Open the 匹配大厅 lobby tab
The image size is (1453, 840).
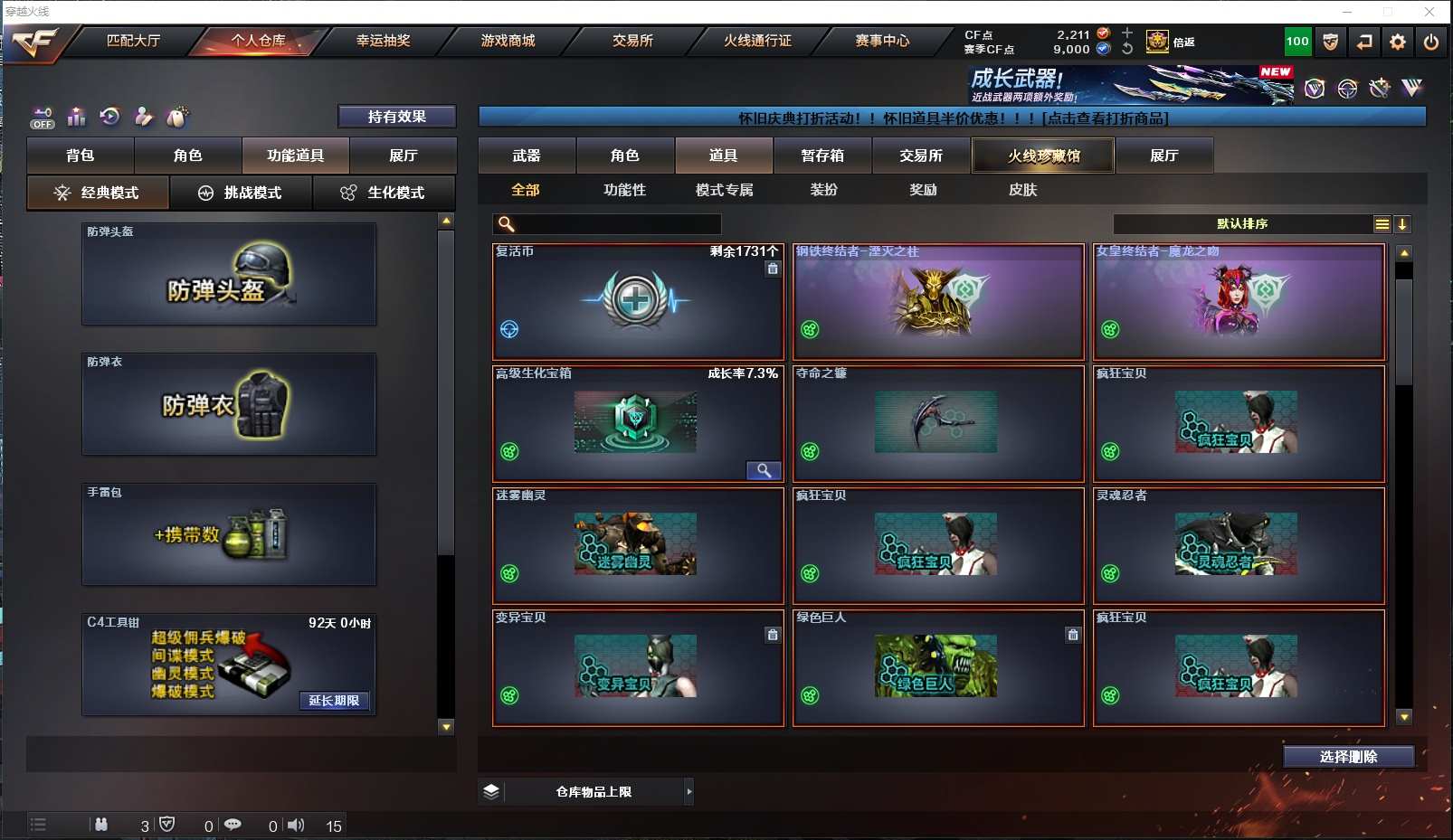pos(133,41)
